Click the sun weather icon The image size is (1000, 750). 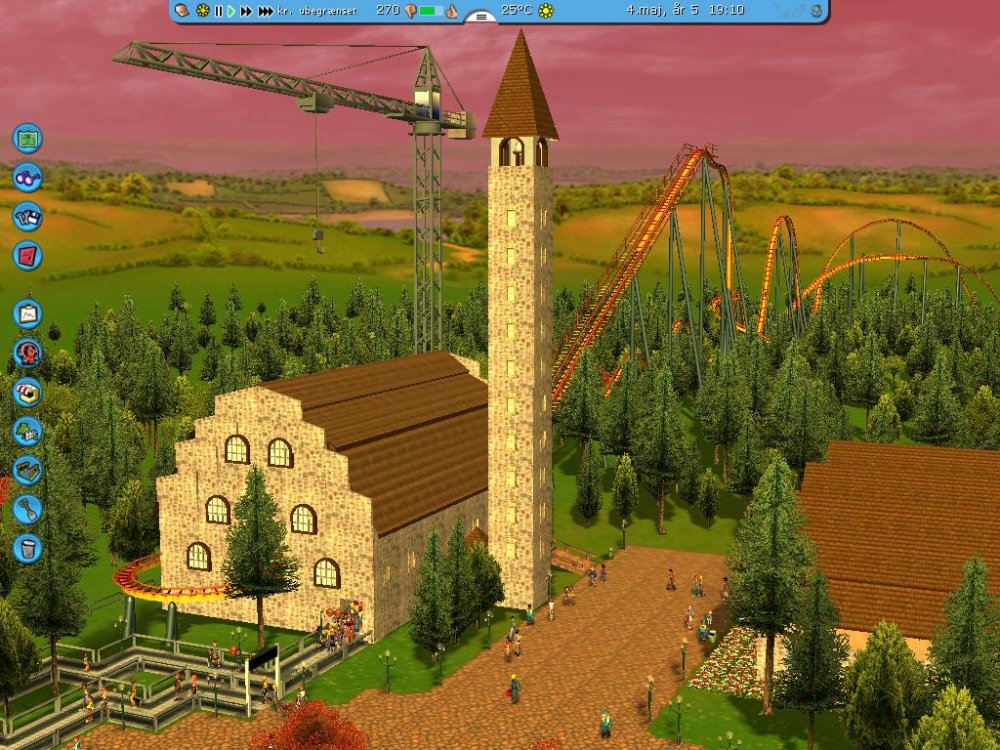coord(545,11)
